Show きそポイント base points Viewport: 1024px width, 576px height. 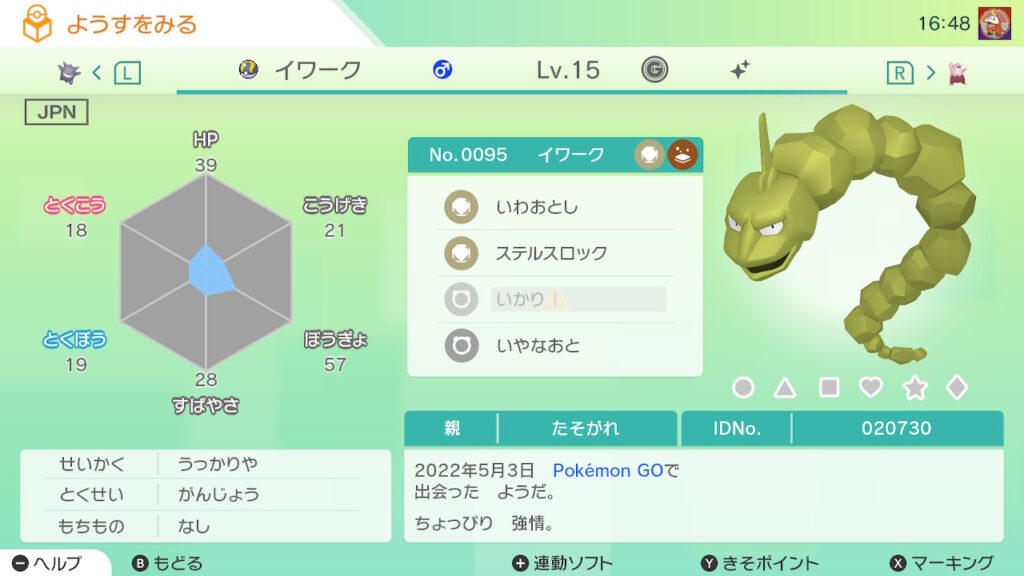[x=759, y=563]
